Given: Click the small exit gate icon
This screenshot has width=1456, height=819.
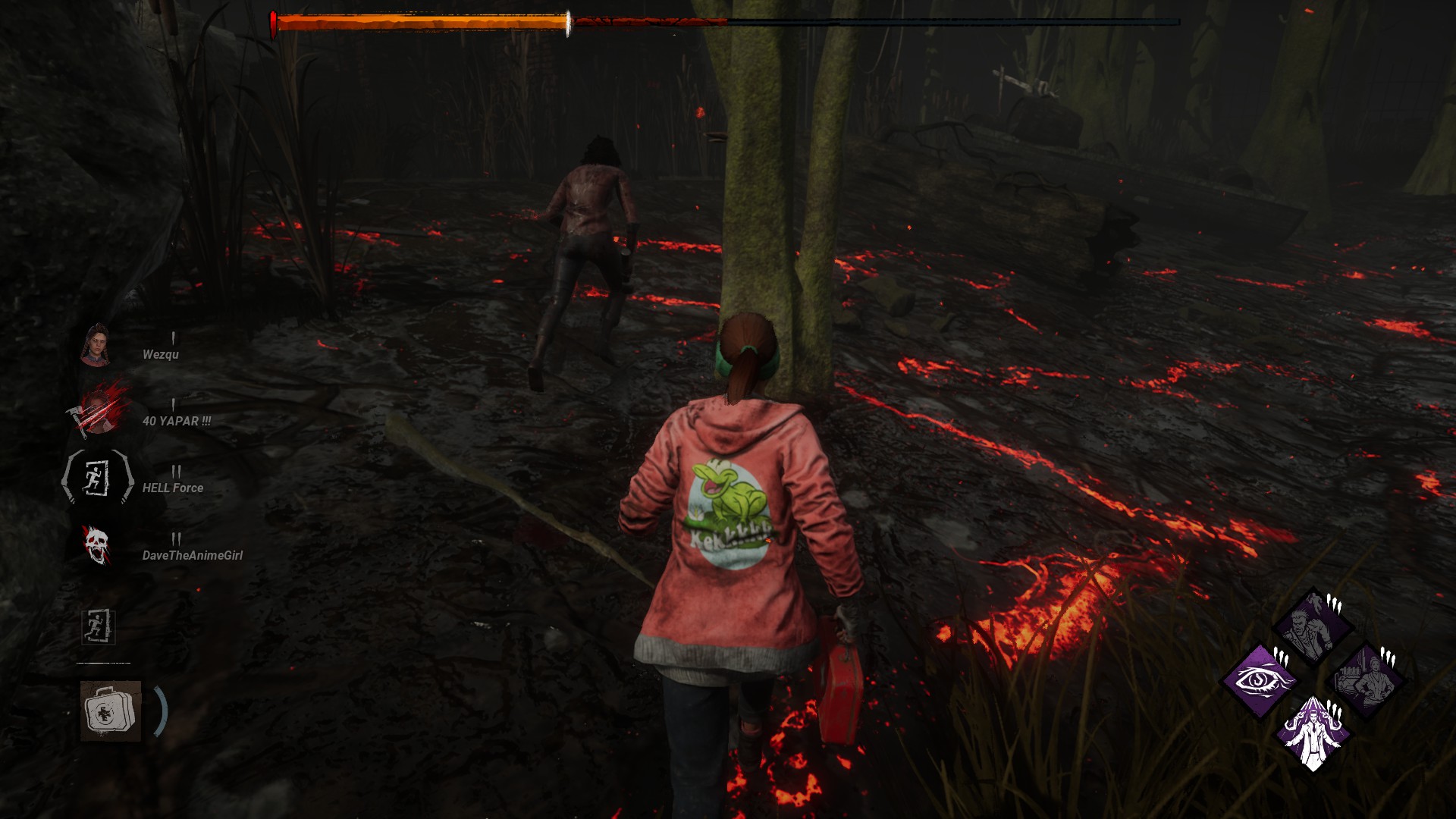Looking at the screenshot, I should pos(98,626).
